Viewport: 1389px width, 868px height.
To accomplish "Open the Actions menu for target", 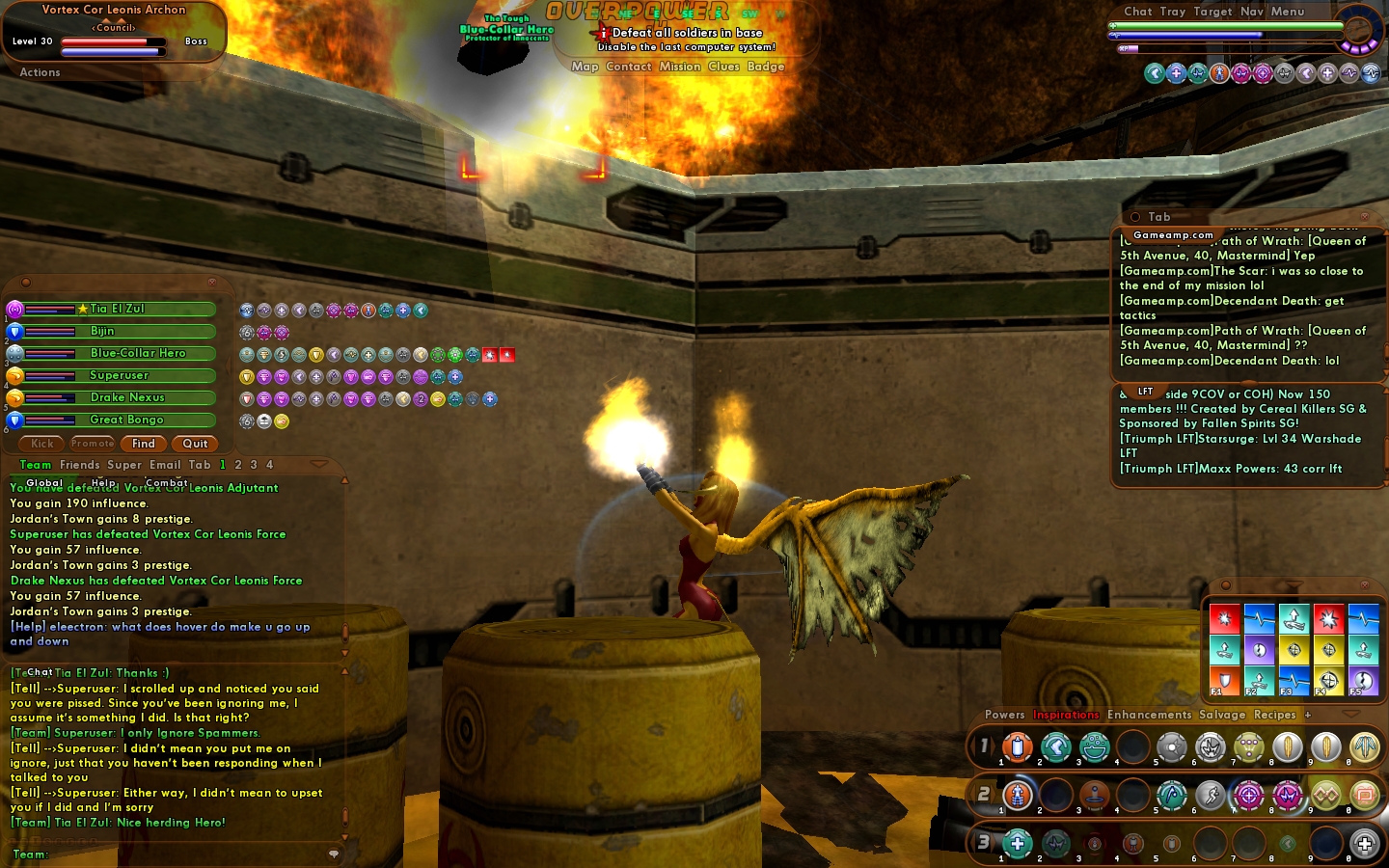I will coord(40,72).
